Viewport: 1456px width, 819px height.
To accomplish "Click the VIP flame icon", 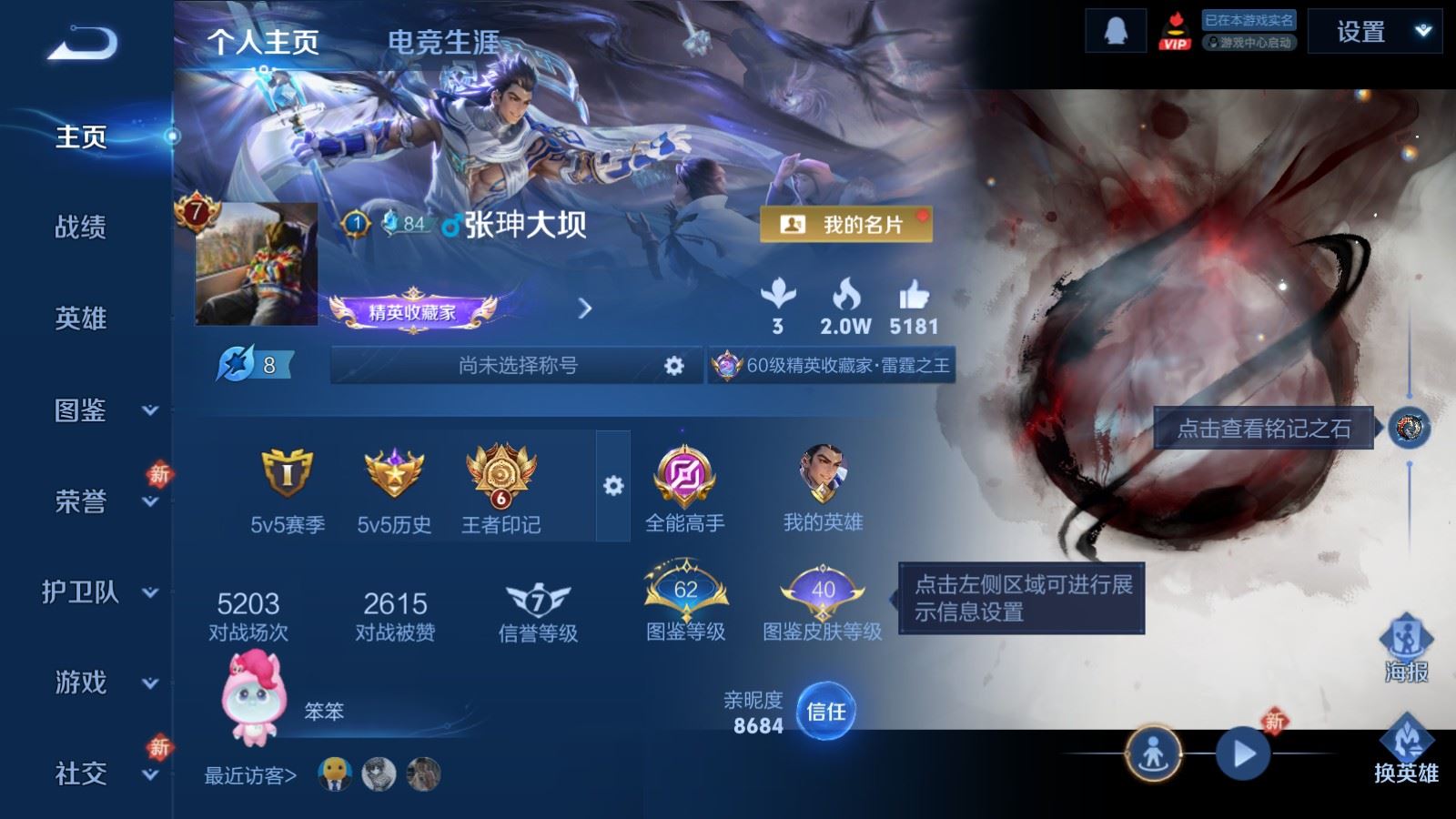I will [1177, 33].
